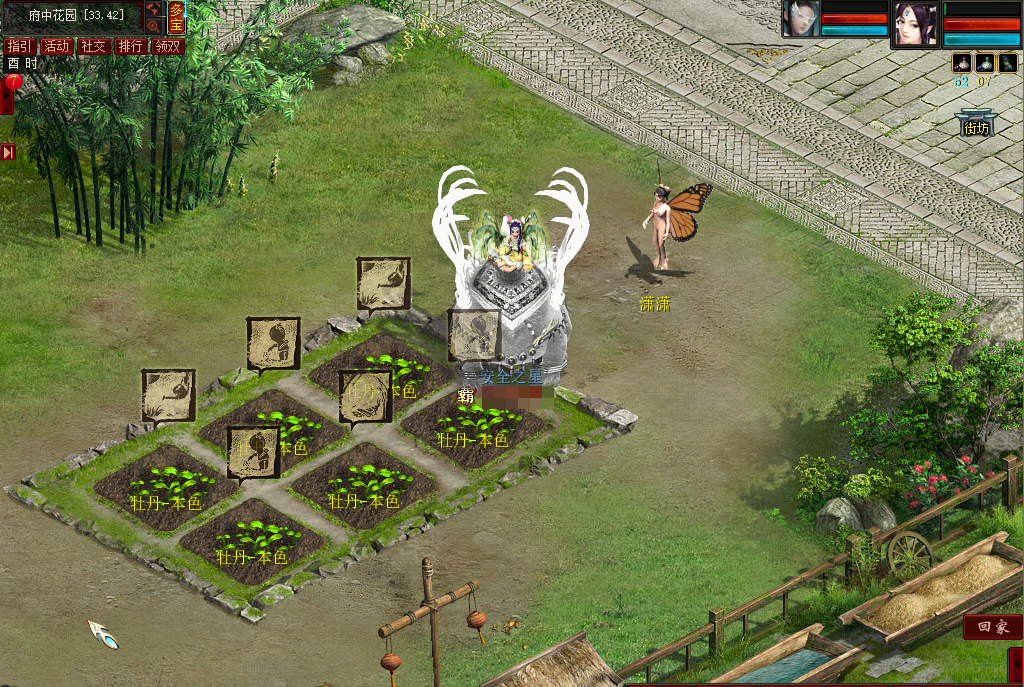This screenshot has width=1024, height=687.
Task: Click the purple potion buff icon
Action: pyautogui.click(x=961, y=62)
